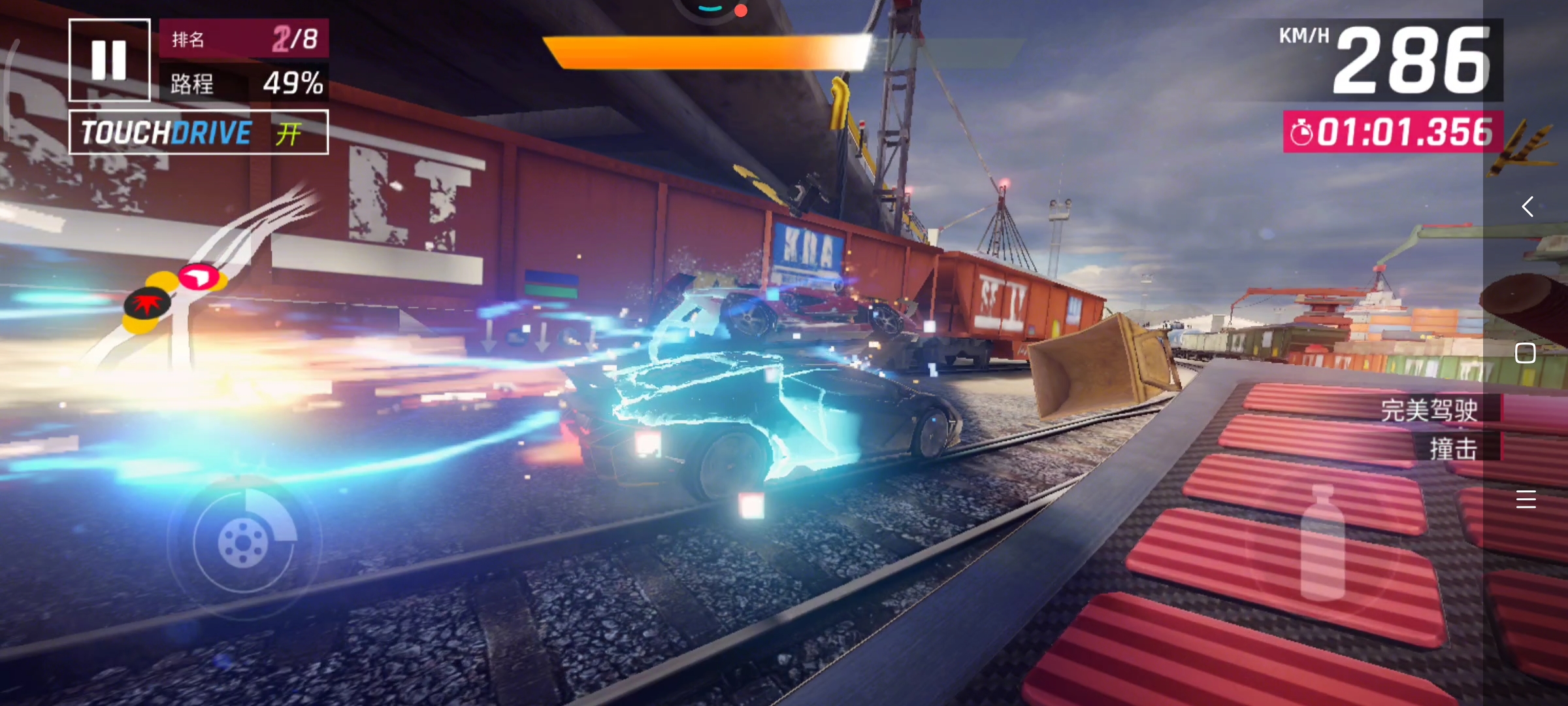Image resolution: width=1568 pixels, height=706 pixels.
Task: Activate the nitro bottle boost
Action: 1322,544
